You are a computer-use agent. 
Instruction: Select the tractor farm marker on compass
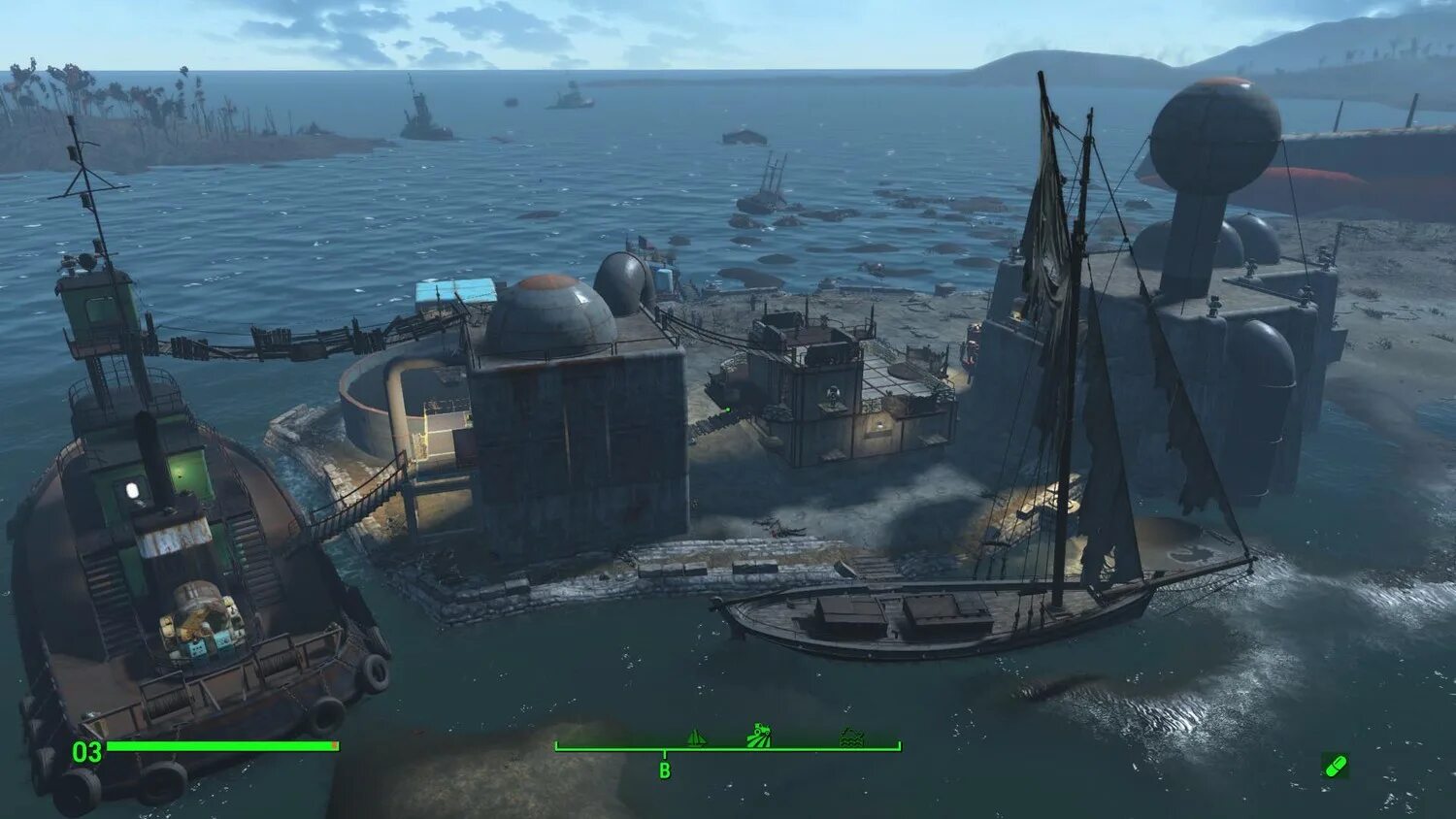point(759,737)
